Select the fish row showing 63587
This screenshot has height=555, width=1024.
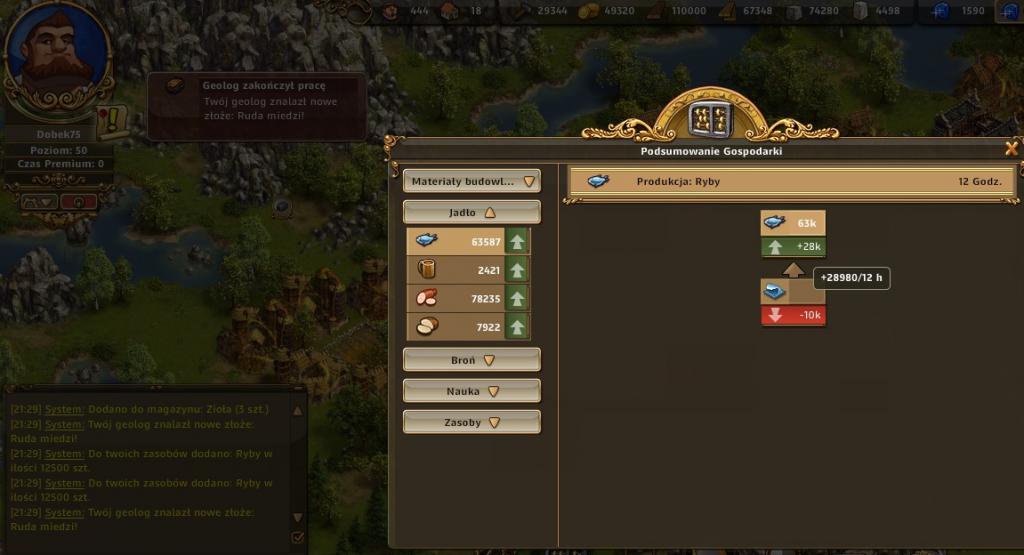coord(467,241)
